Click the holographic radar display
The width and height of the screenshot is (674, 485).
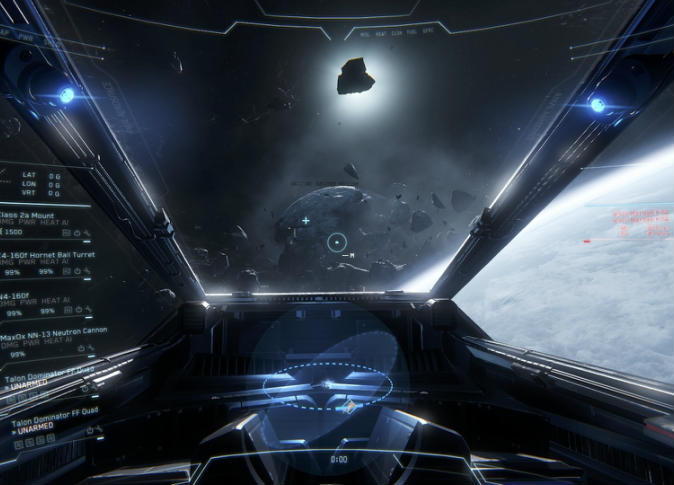[x=326, y=384]
